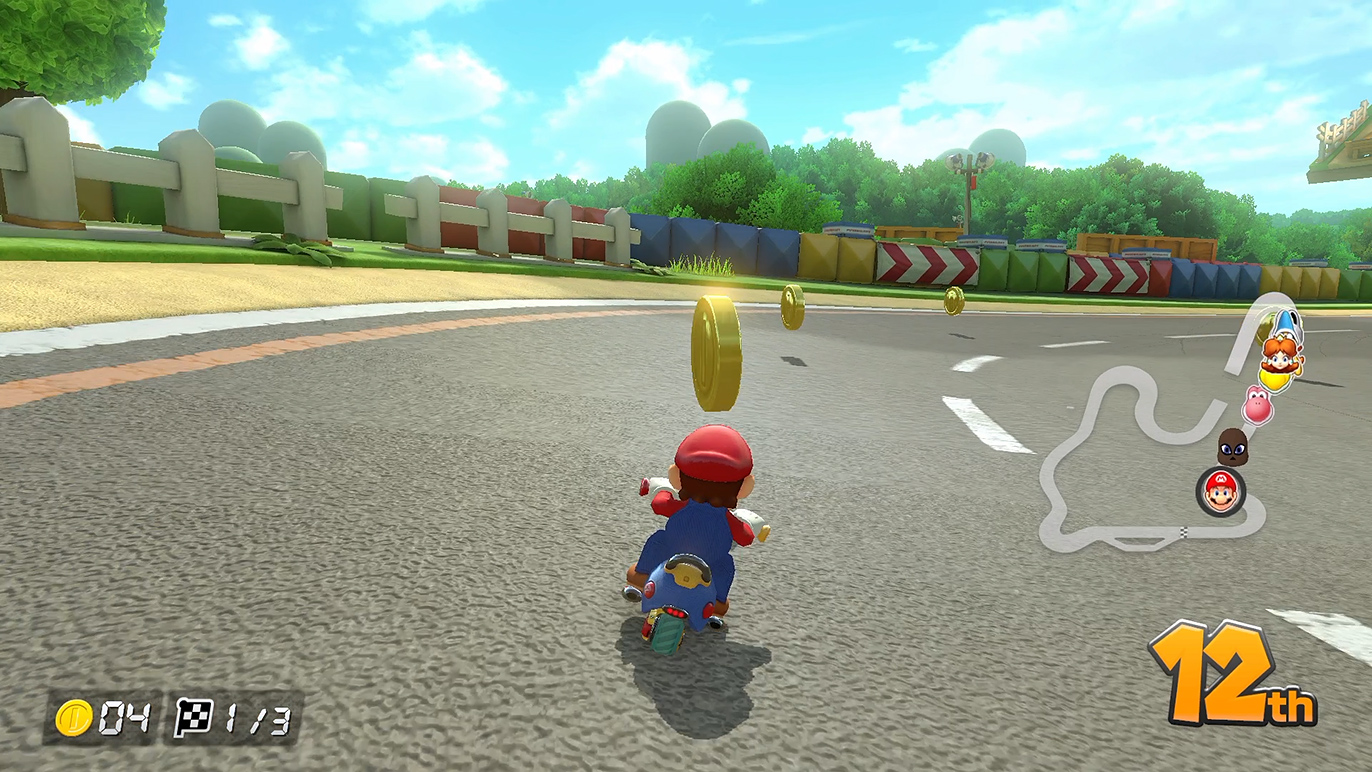Select the pink Yoshi minimap marker
Screen dimensions: 1372x772
click(x=1256, y=405)
